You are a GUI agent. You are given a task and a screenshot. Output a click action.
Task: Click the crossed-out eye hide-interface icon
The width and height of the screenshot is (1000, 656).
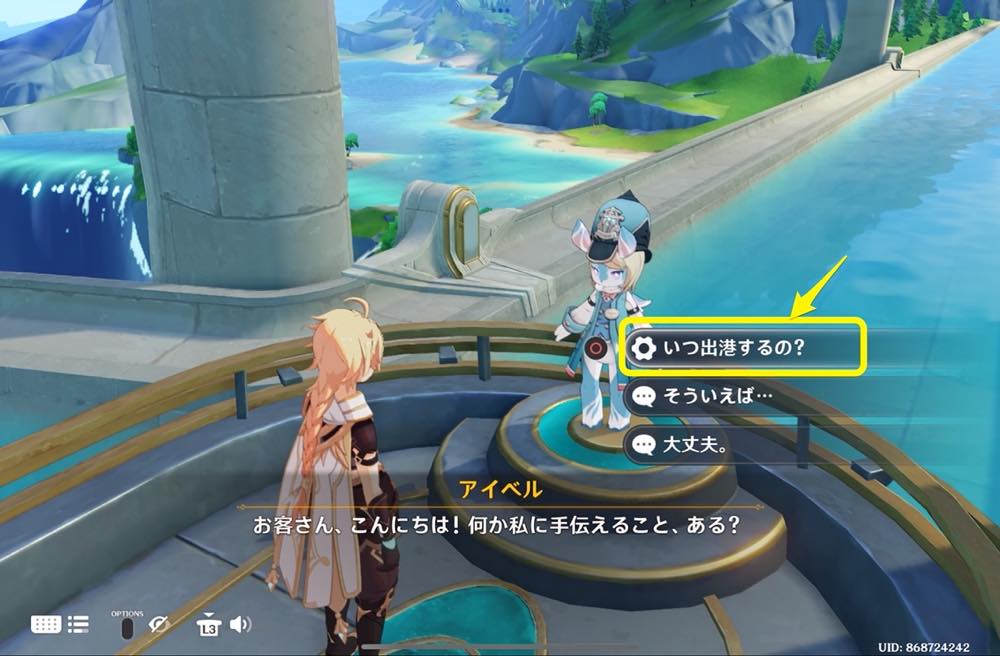click(x=159, y=625)
